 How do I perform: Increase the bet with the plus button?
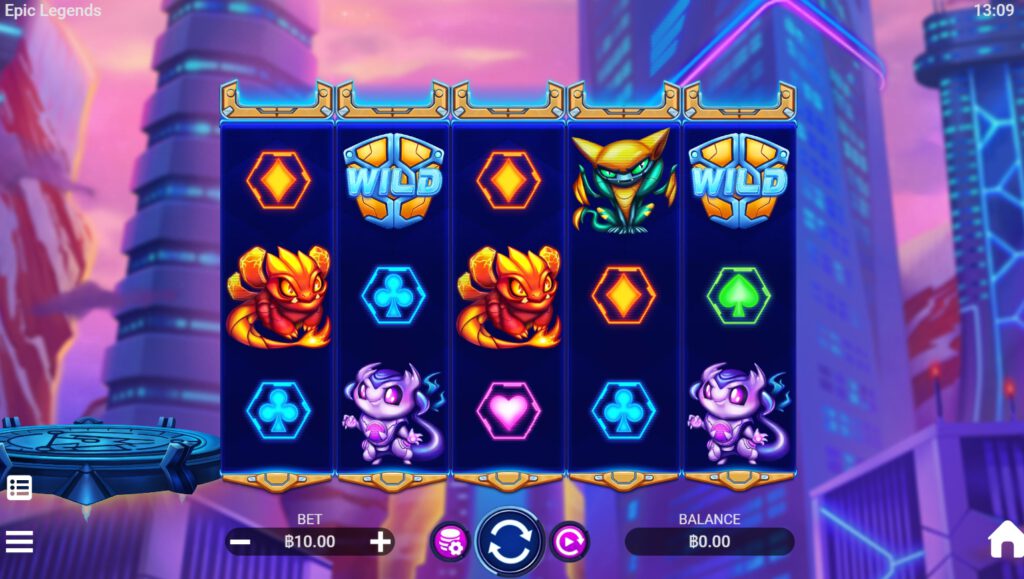pyautogui.click(x=380, y=542)
